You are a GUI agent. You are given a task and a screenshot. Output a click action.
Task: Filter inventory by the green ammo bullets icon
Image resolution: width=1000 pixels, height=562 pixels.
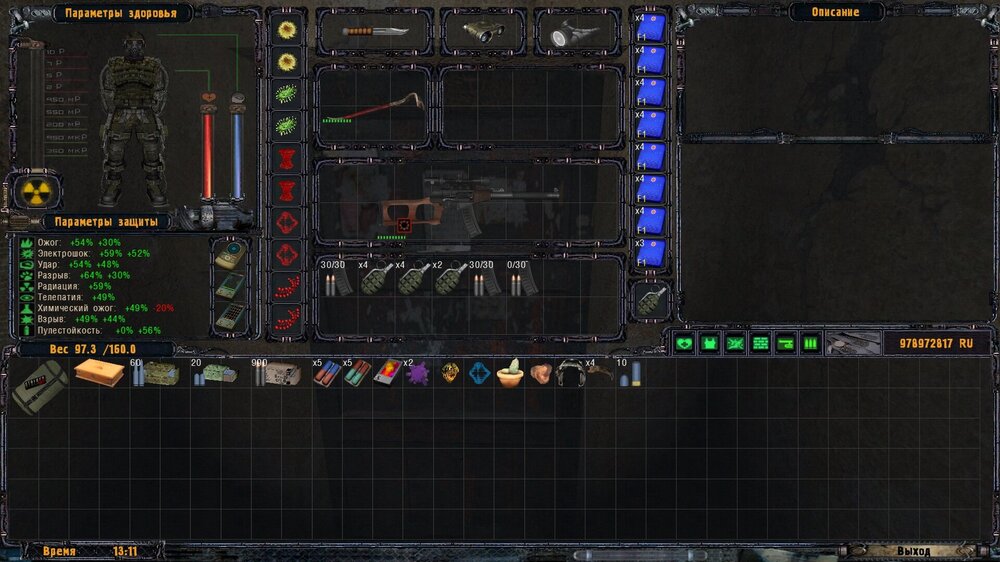tap(810, 344)
